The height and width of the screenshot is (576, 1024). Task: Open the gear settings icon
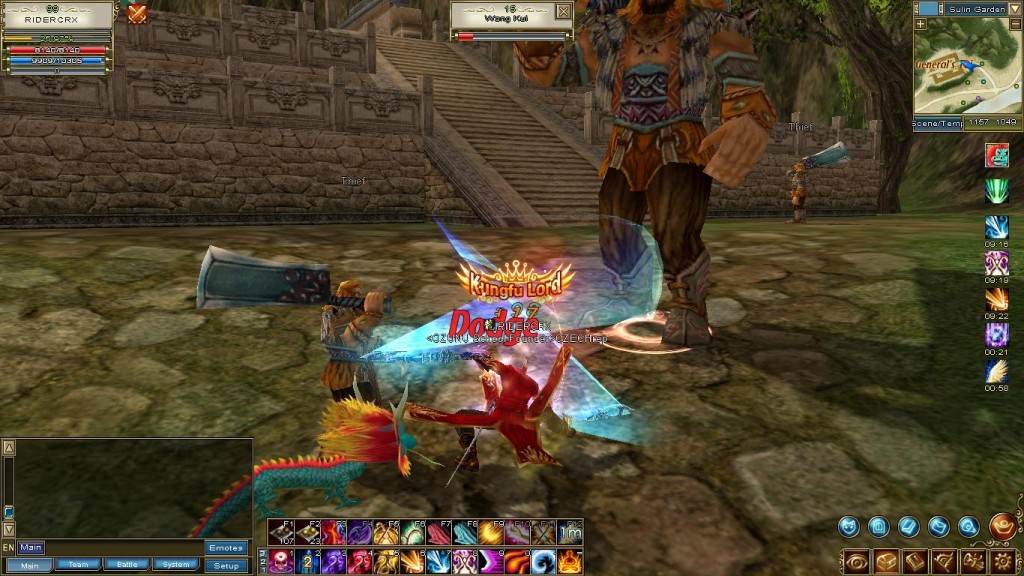1003,561
